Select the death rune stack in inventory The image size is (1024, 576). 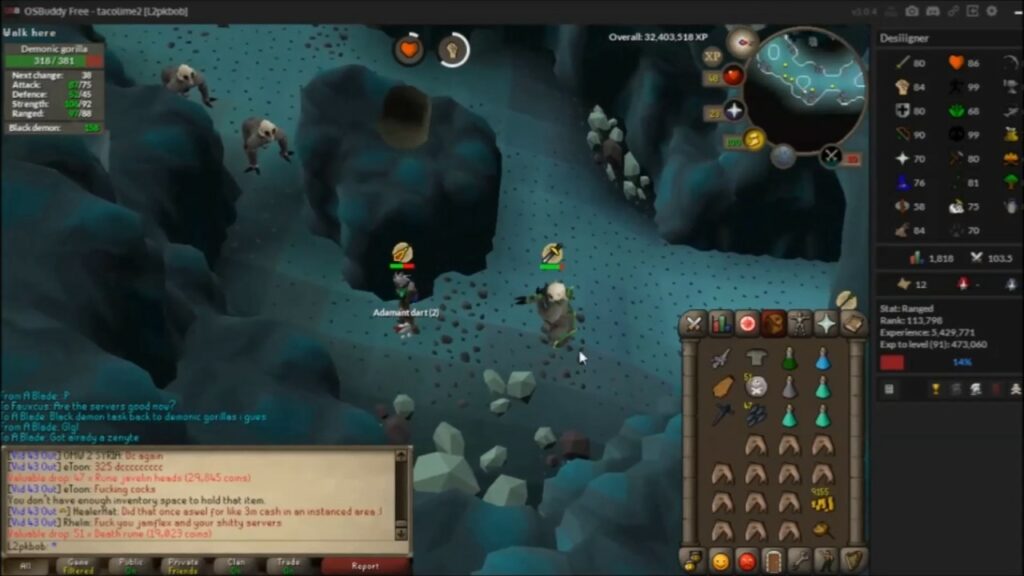(757, 386)
